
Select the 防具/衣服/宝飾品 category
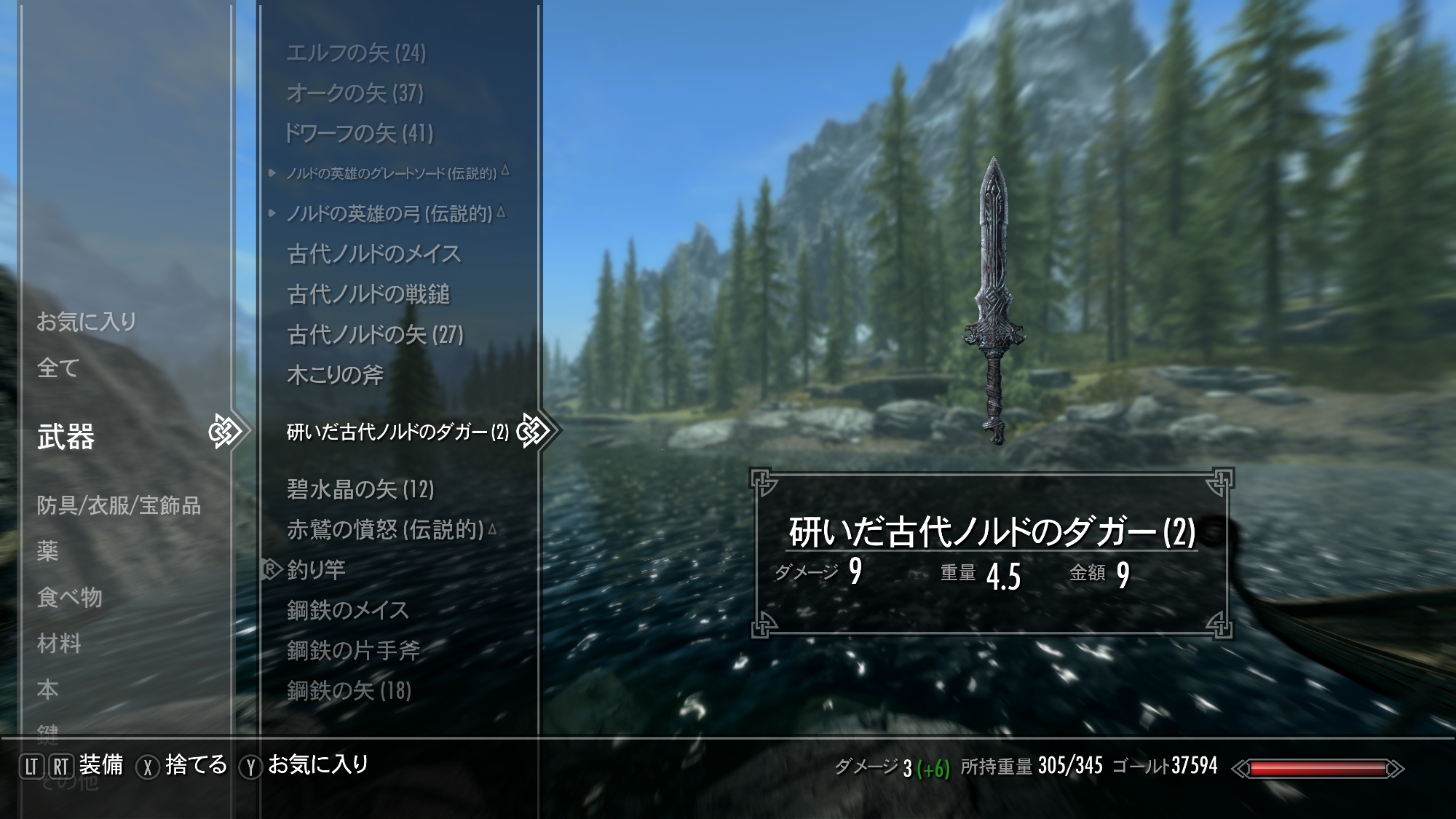tap(119, 505)
